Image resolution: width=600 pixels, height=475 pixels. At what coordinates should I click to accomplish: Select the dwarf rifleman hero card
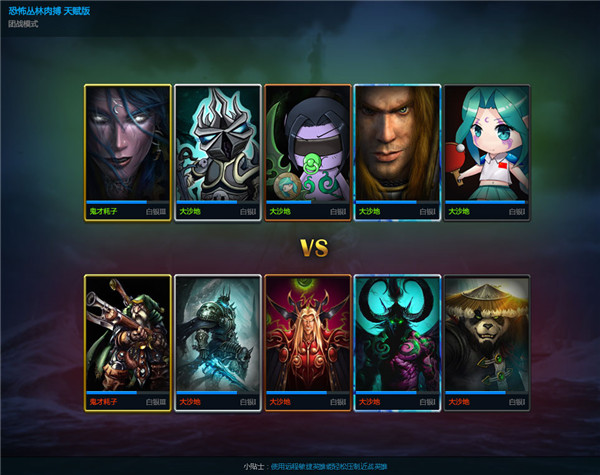click(x=127, y=335)
